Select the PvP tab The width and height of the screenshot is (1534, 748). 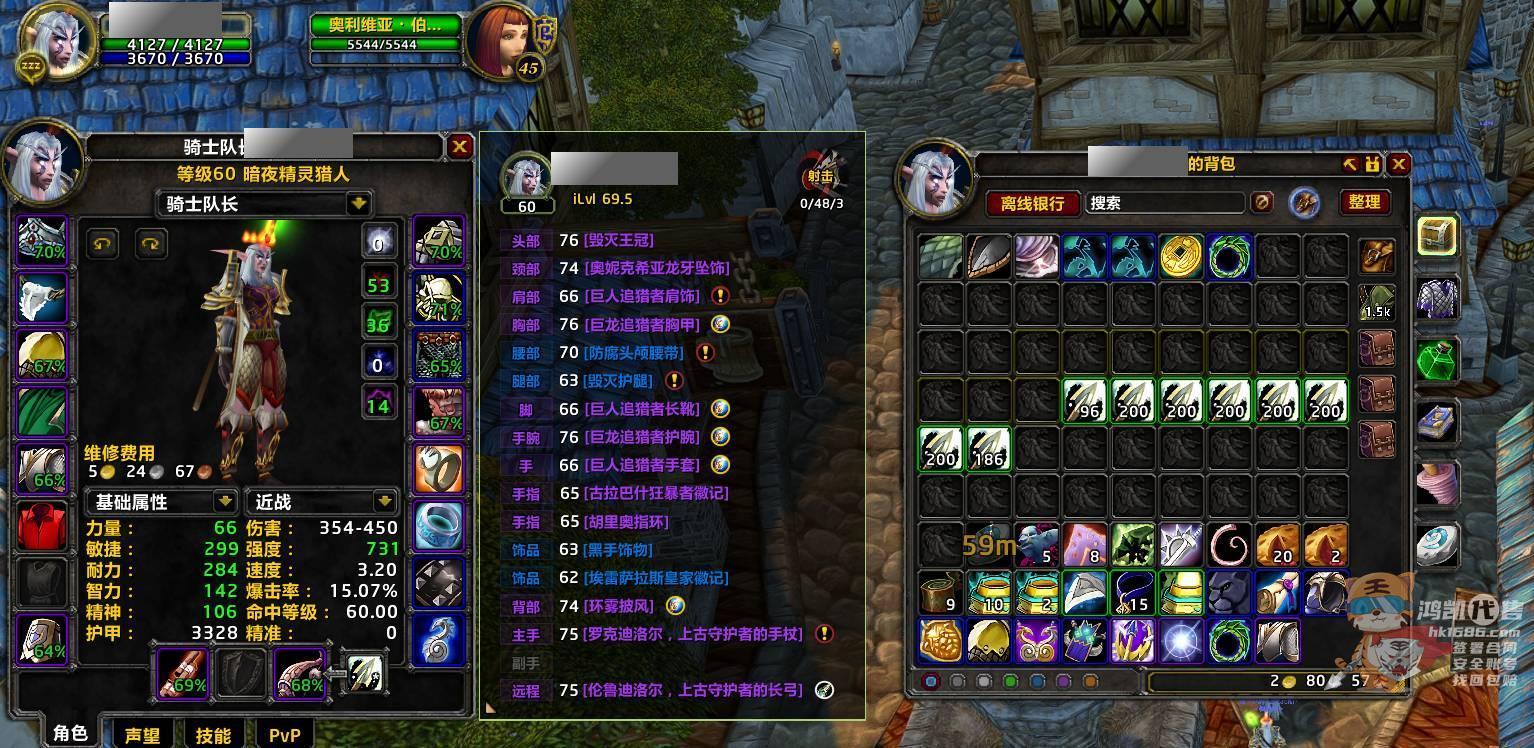pyautogui.click(x=285, y=735)
